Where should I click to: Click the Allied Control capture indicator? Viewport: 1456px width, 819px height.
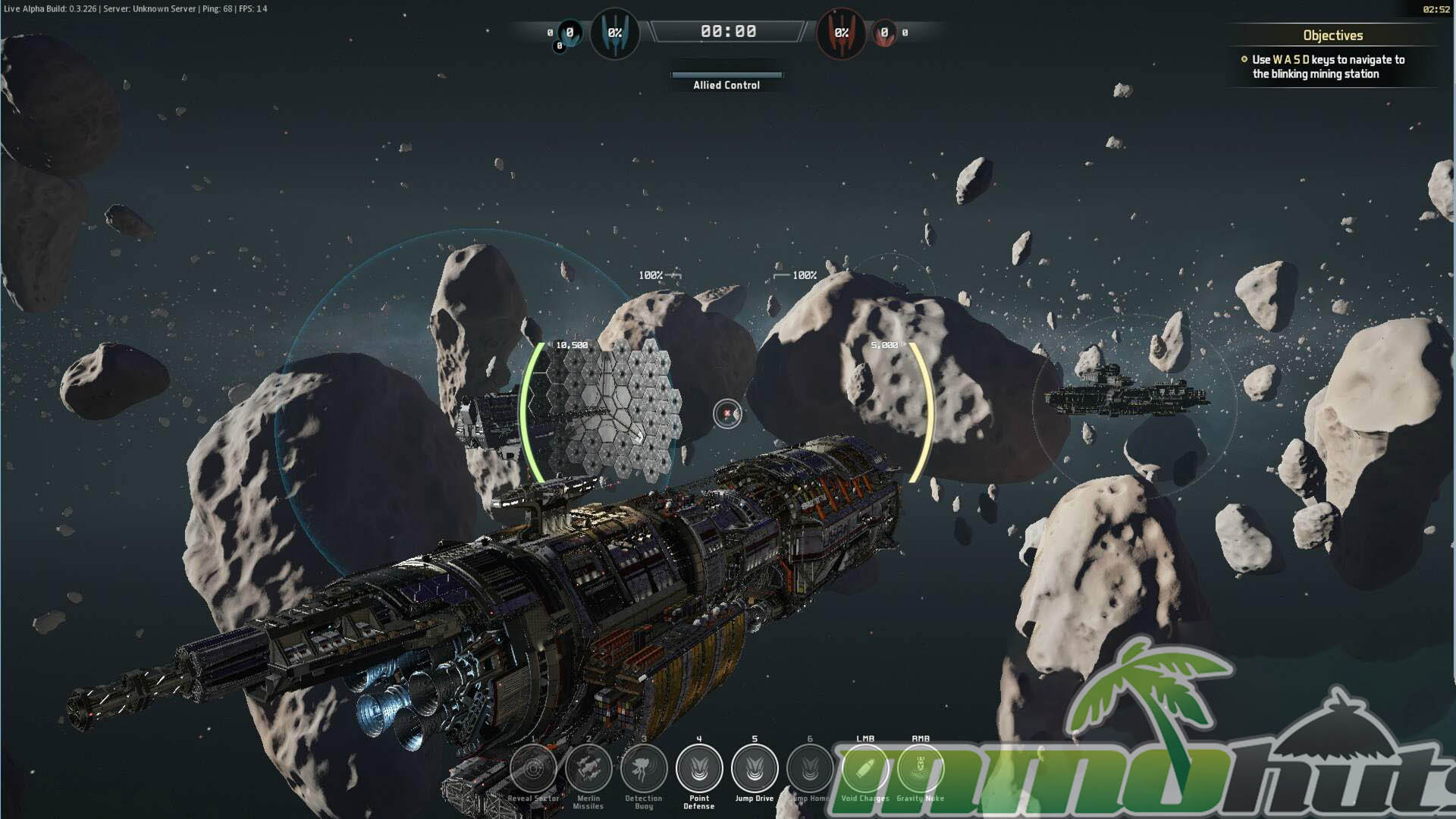click(726, 81)
